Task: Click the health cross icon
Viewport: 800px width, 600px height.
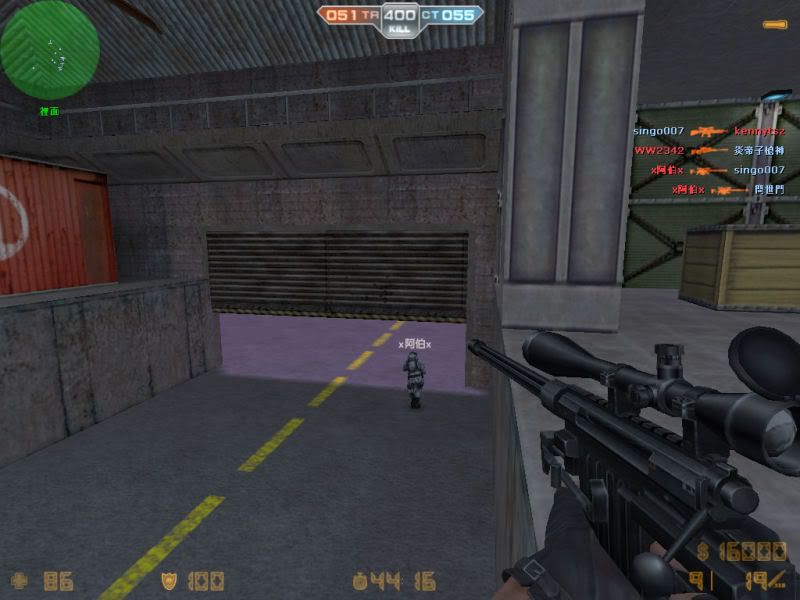Action: point(18,580)
